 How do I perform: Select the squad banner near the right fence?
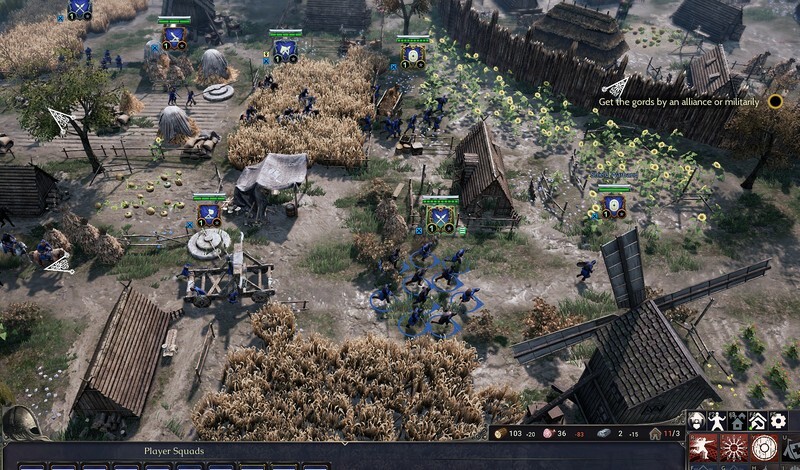coord(613,204)
